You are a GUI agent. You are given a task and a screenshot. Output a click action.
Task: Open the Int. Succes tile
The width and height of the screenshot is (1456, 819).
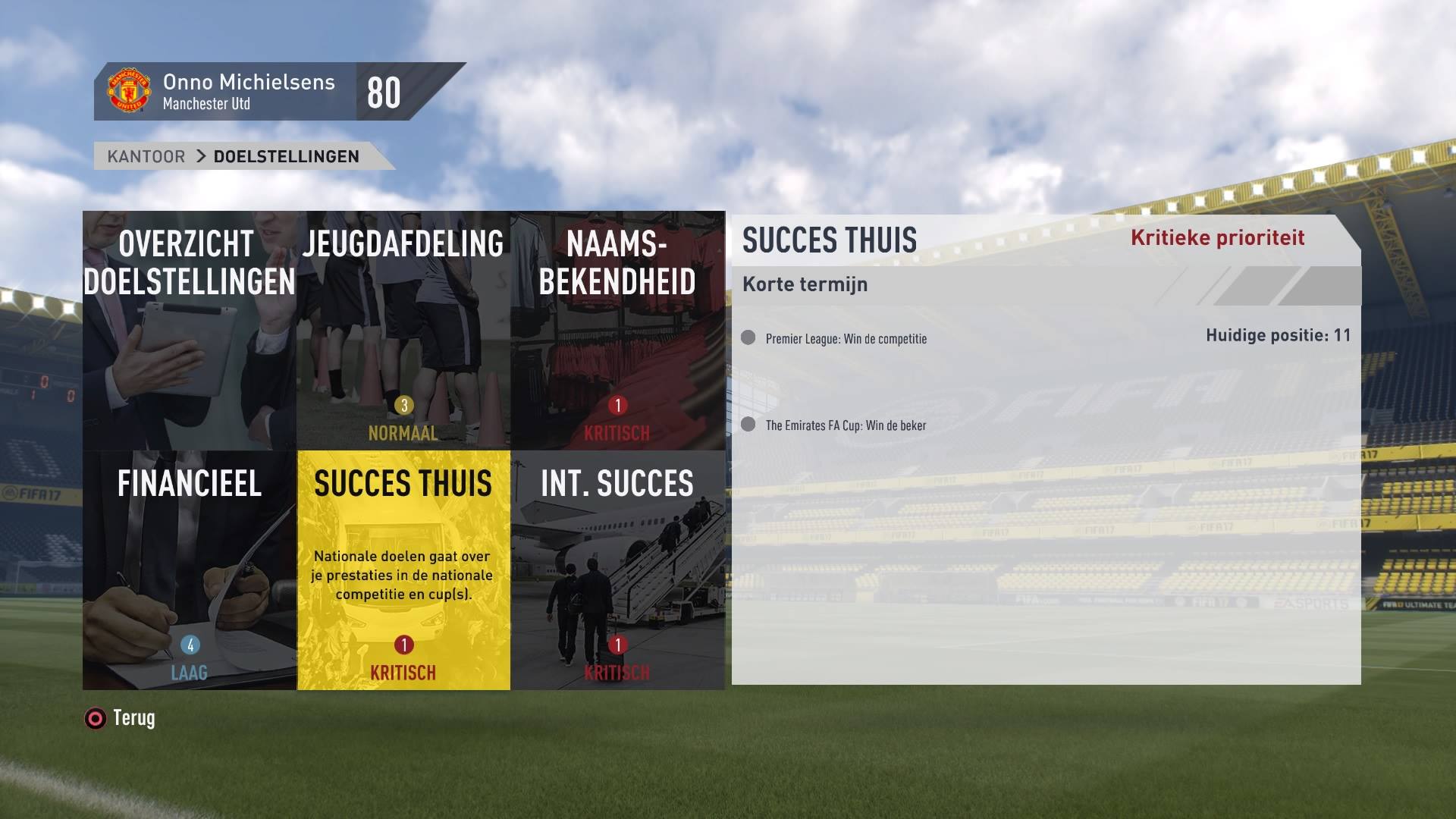point(617,570)
